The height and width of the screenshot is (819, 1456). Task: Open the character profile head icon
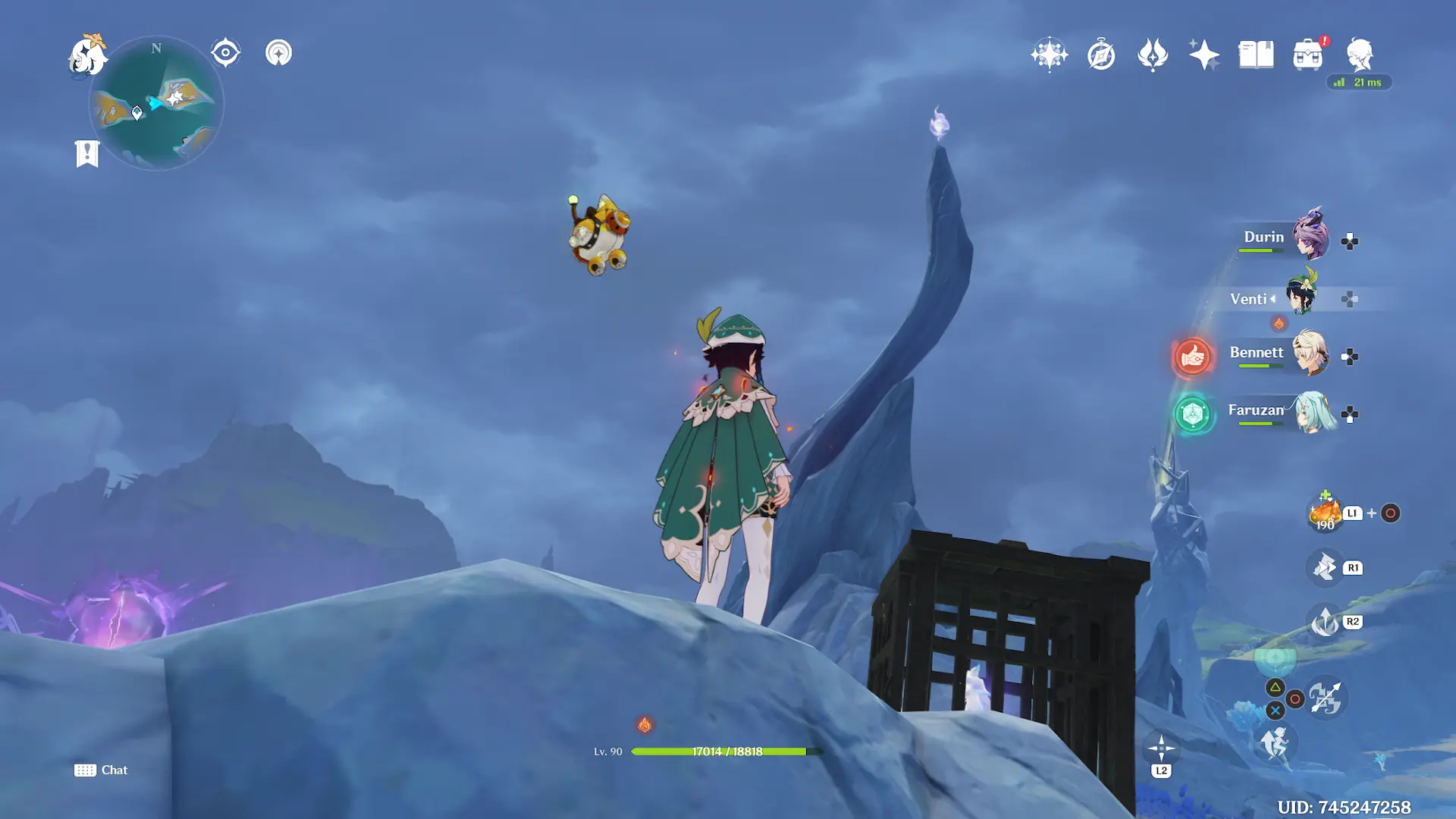click(x=1359, y=55)
